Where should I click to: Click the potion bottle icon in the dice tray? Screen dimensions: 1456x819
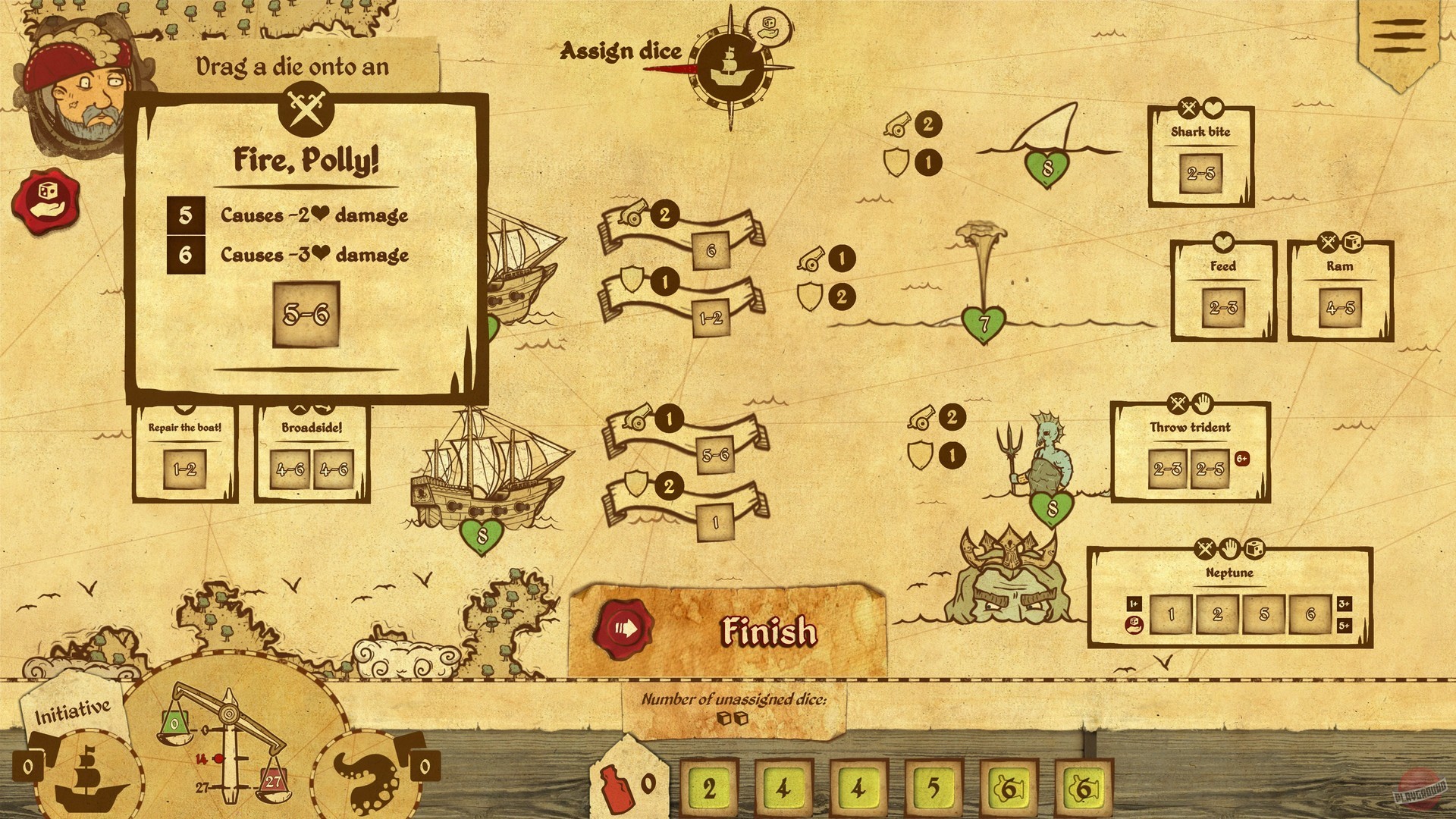622,786
